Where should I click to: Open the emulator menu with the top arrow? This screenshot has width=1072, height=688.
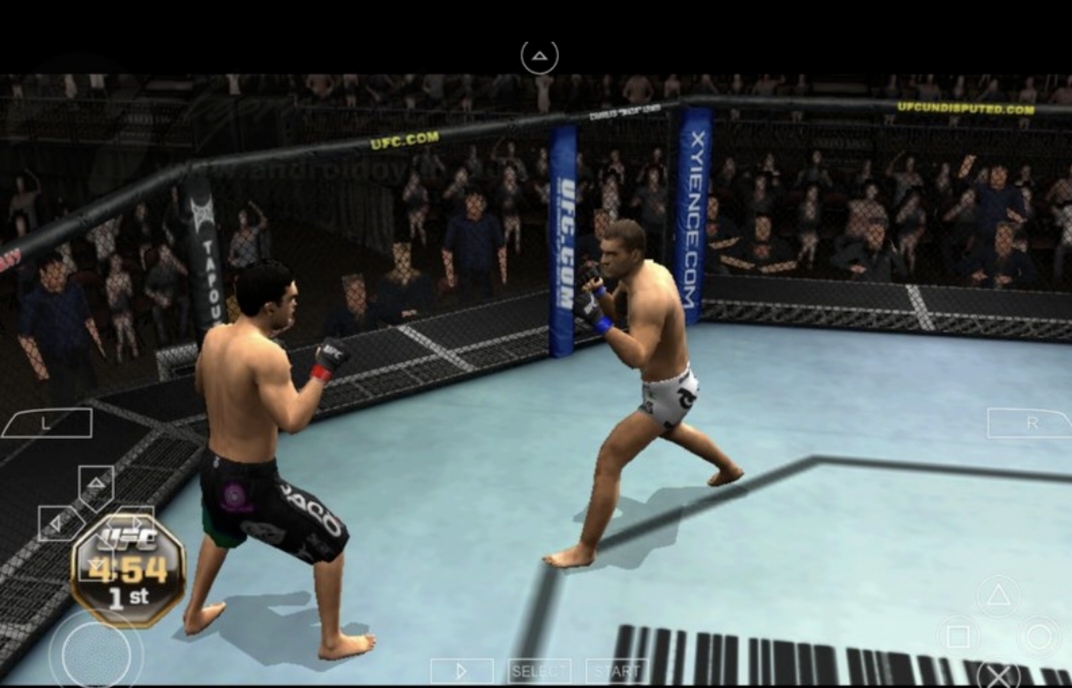[539, 56]
